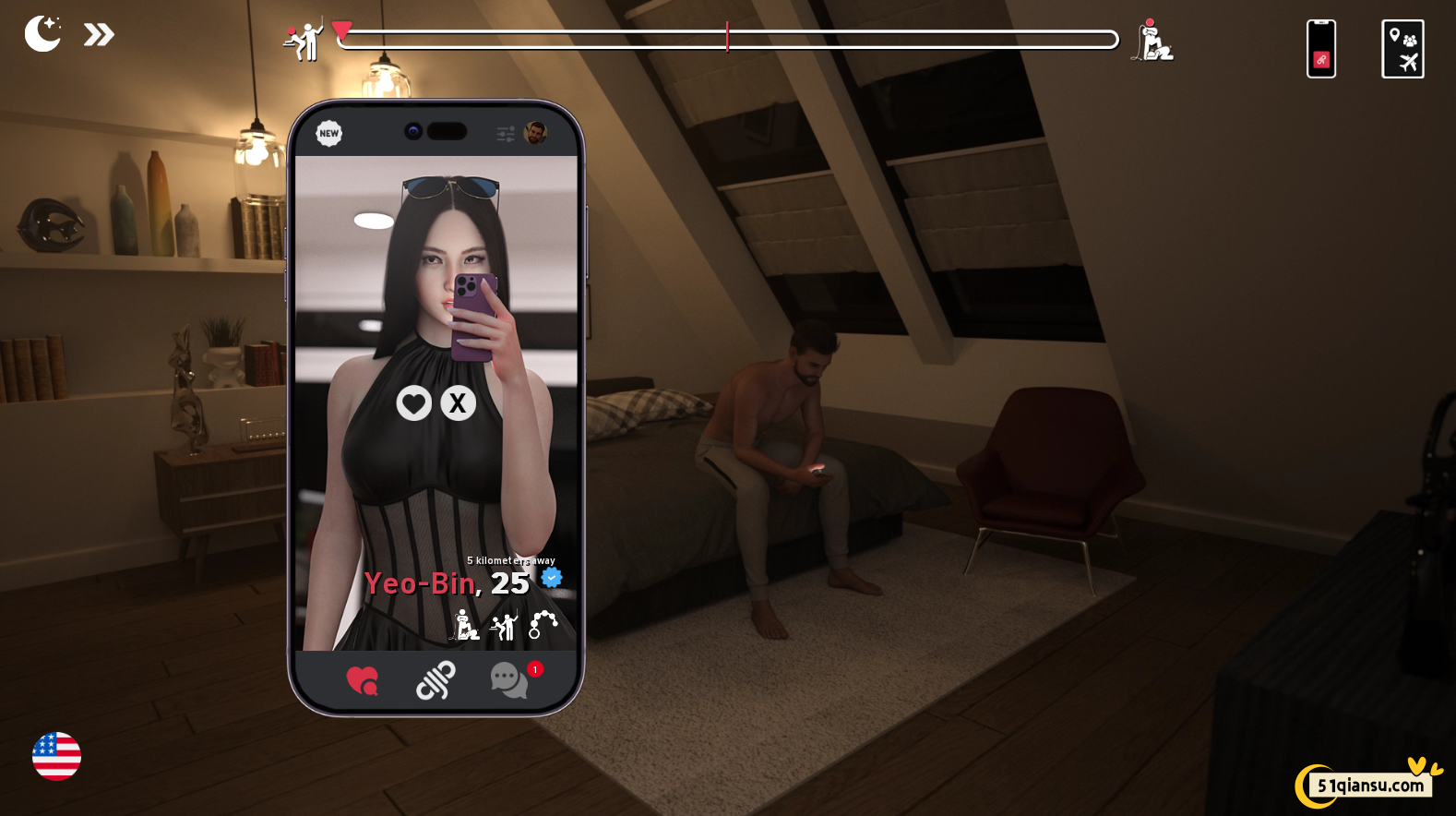1456x816 pixels.
Task: Skip time with the moon icon
Action: [42, 34]
